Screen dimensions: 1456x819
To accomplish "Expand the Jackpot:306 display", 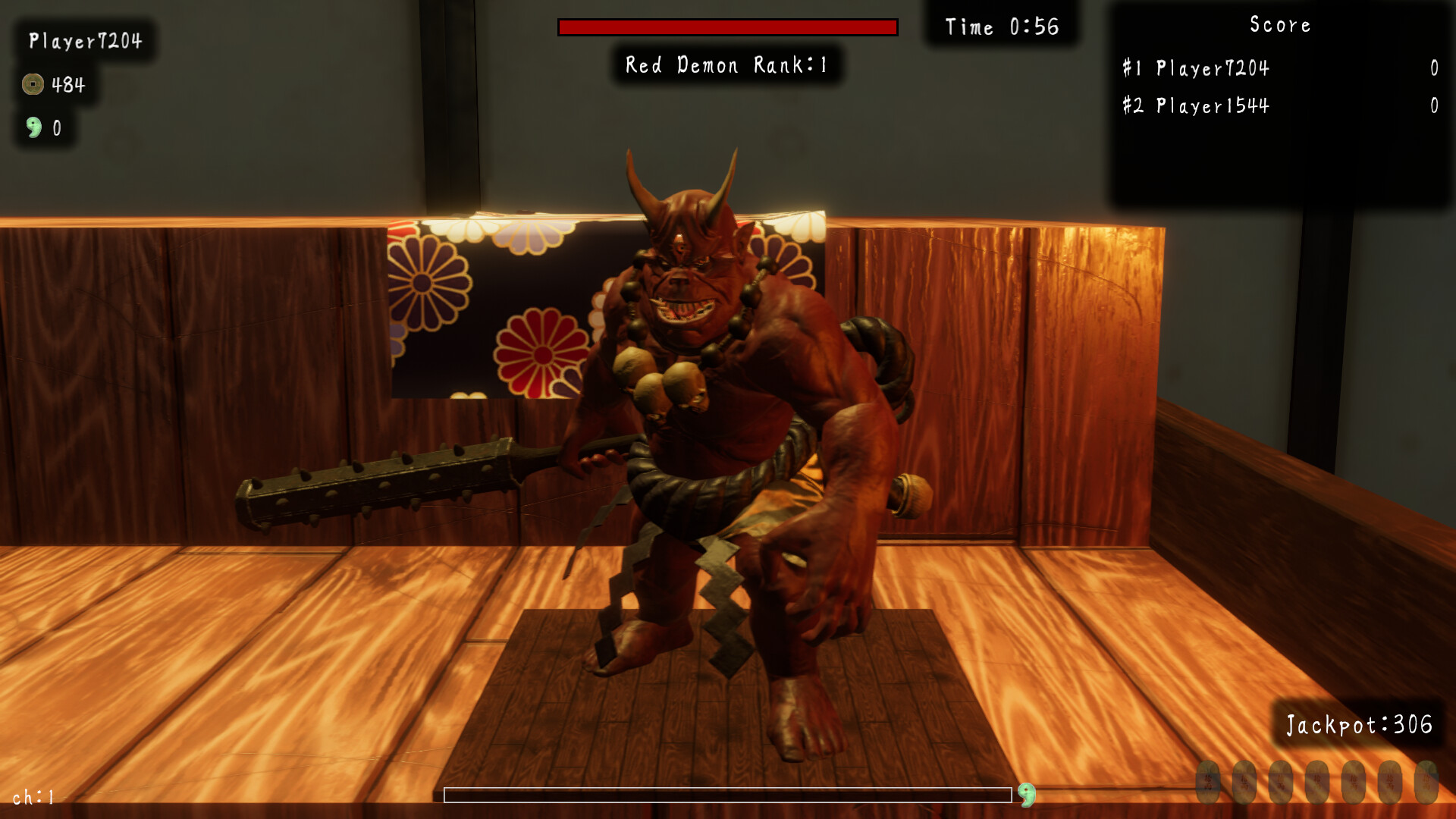I will 1360,724.
